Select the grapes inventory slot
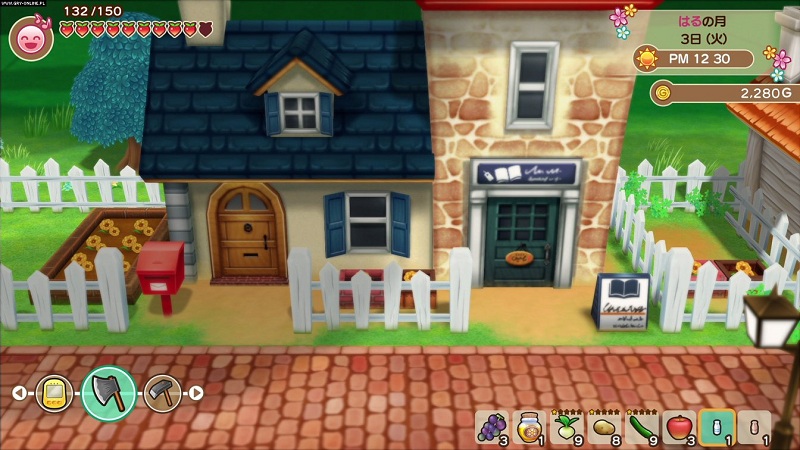Screen dimensions: 800x450 490,428
